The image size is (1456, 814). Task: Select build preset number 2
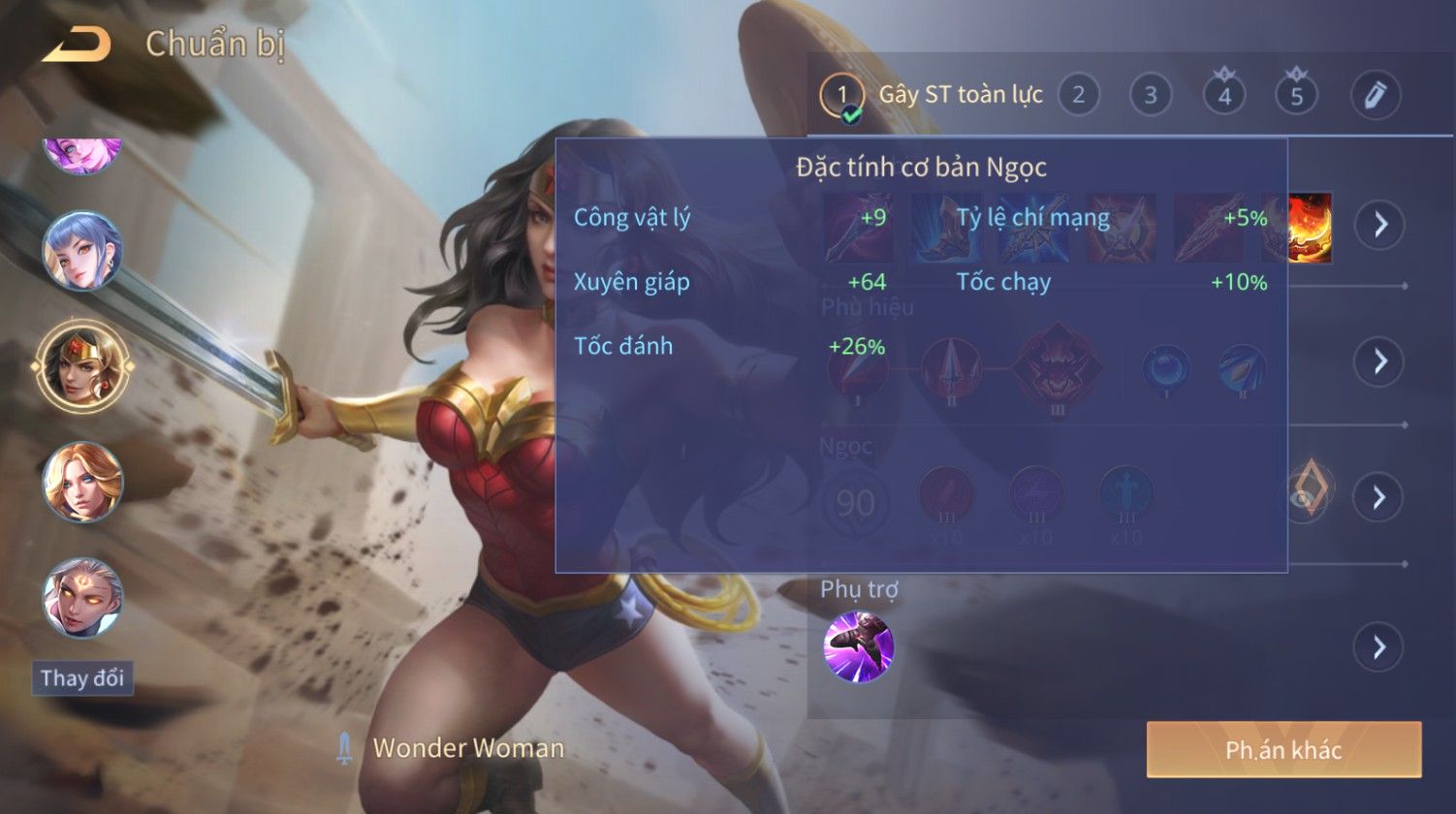1078,95
